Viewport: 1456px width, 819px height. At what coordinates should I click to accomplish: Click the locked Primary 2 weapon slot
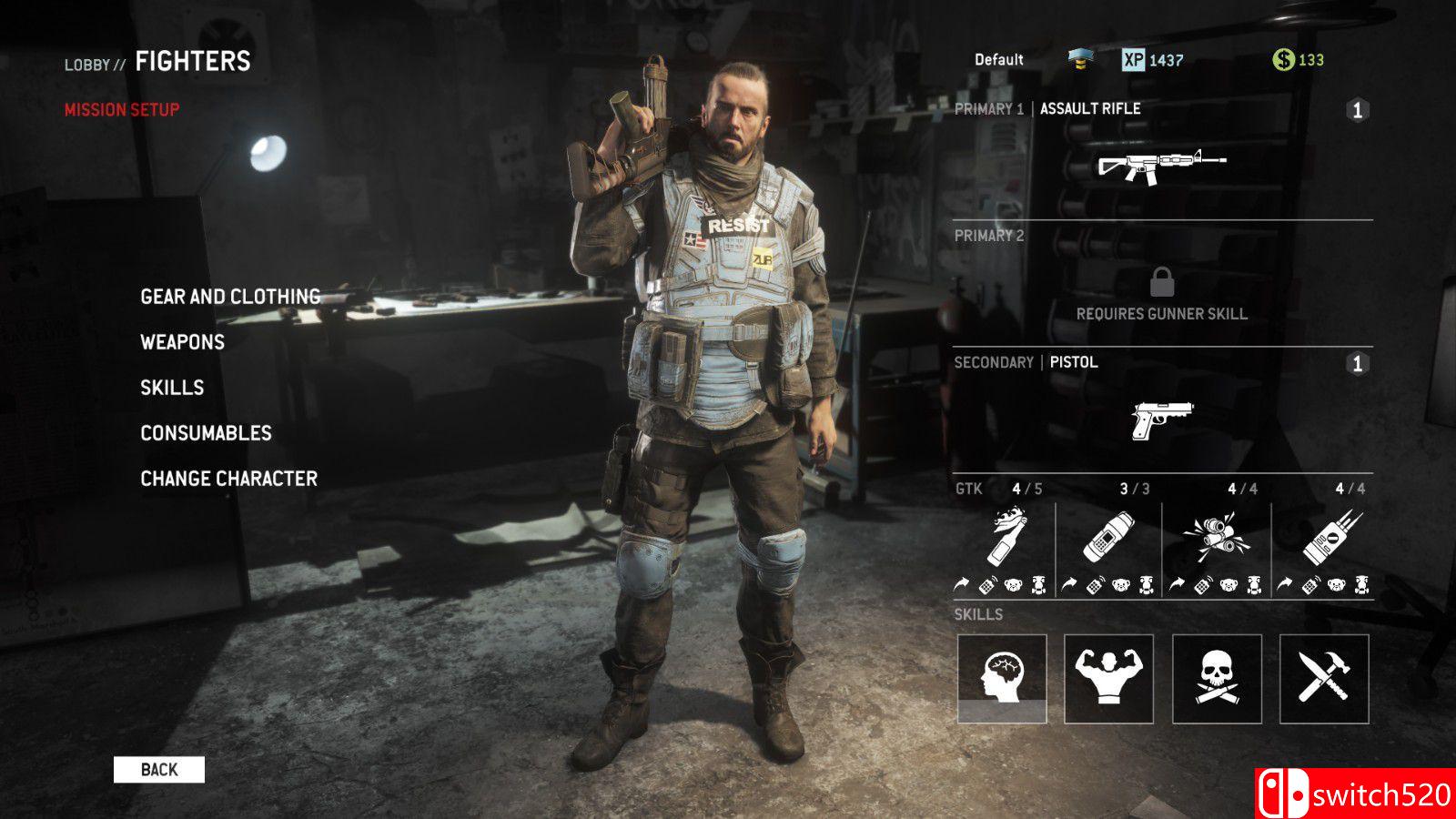[1162, 291]
